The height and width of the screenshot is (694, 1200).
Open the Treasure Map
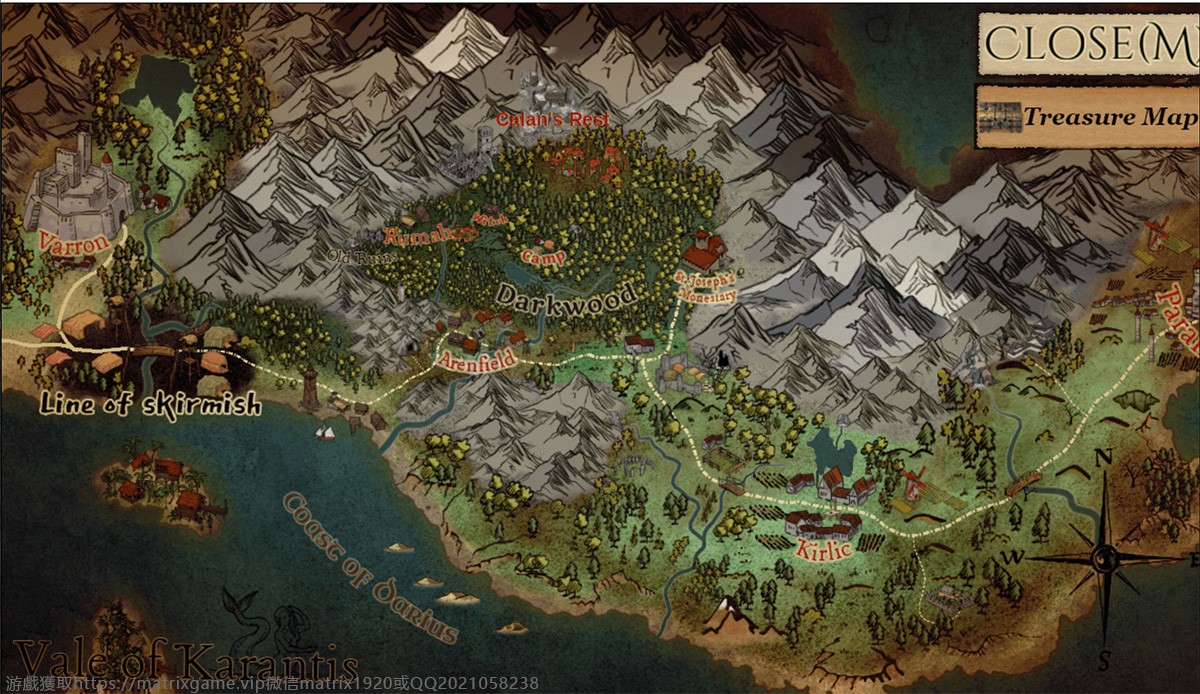tap(1088, 117)
